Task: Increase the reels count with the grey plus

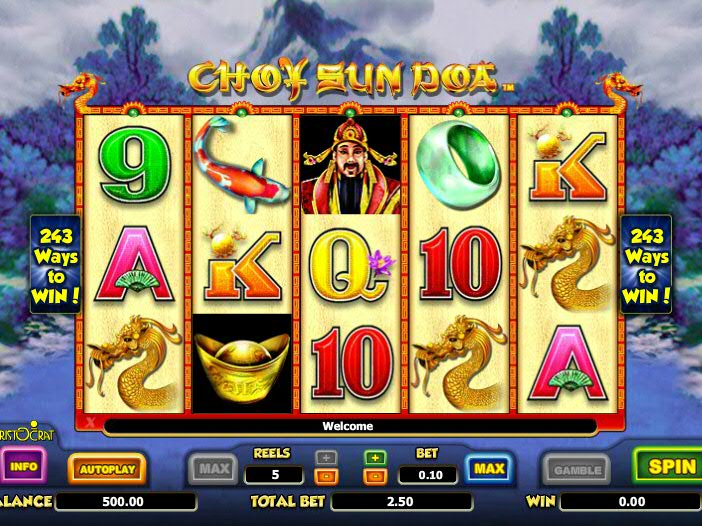Action: 325,458
